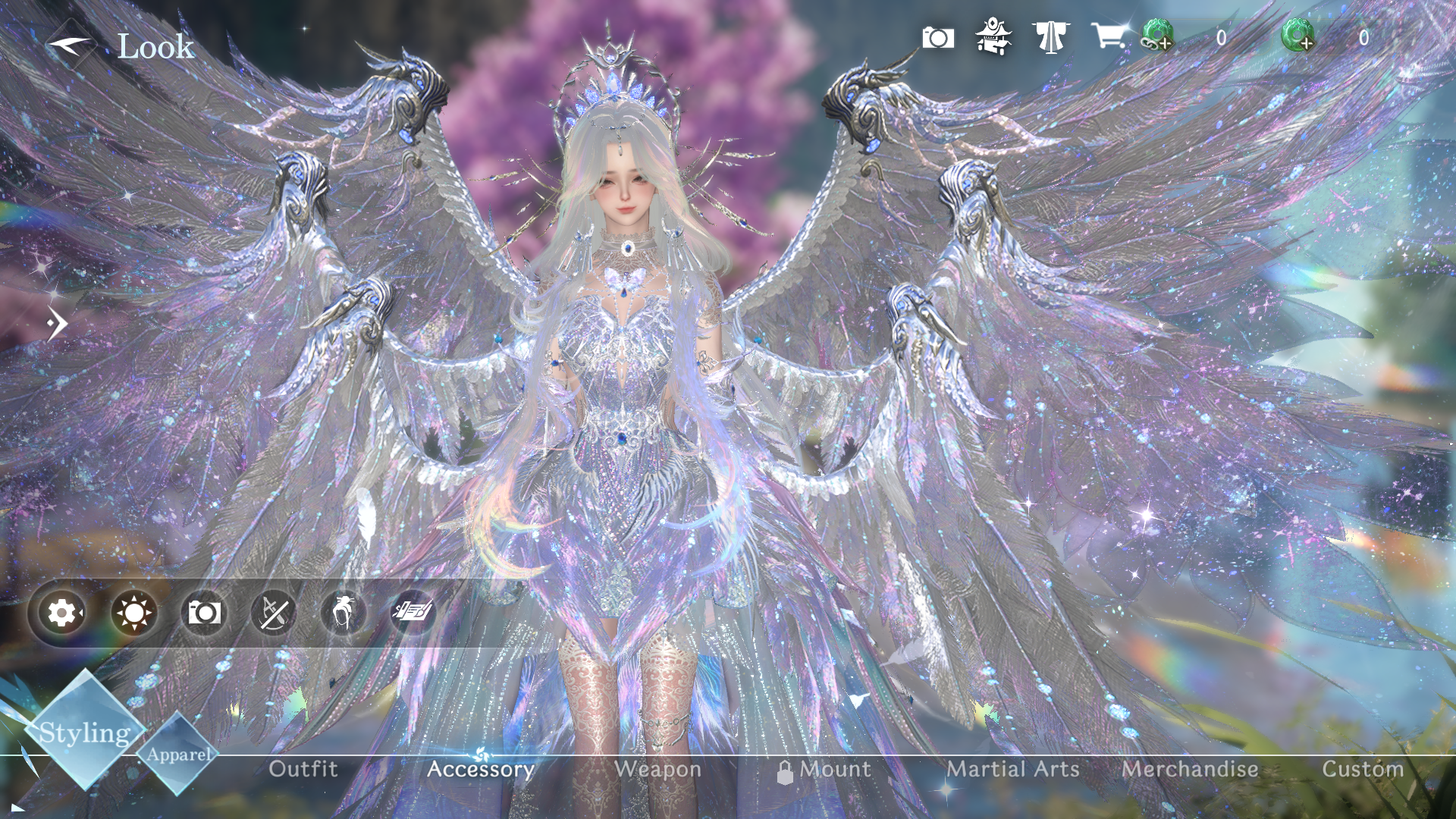Open the Martial Arts tab
Image resolution: width=1456 pixels, height=819 pixels.
(1012, 769)
